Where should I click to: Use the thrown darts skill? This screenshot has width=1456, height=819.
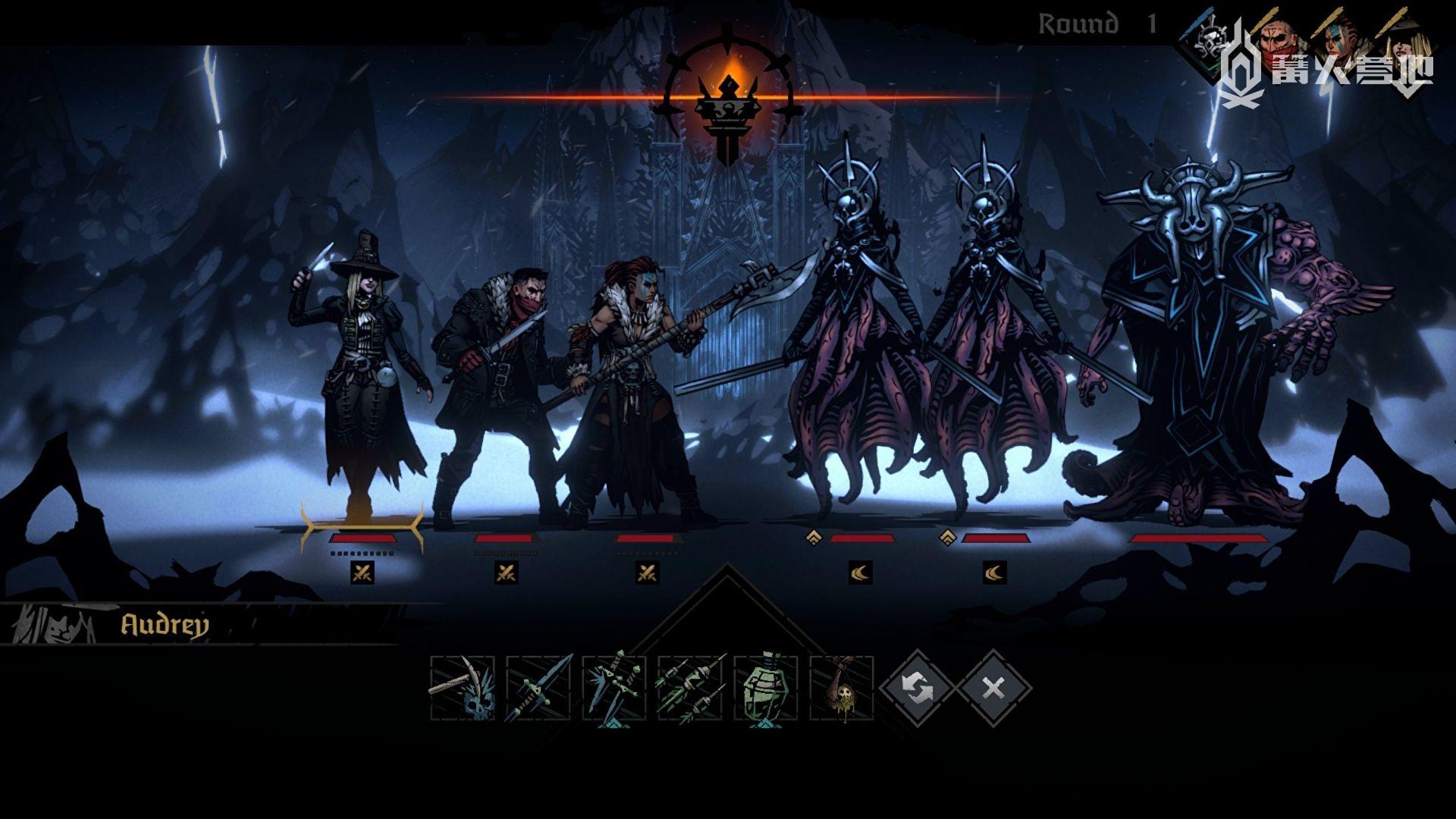pos(690,689)
